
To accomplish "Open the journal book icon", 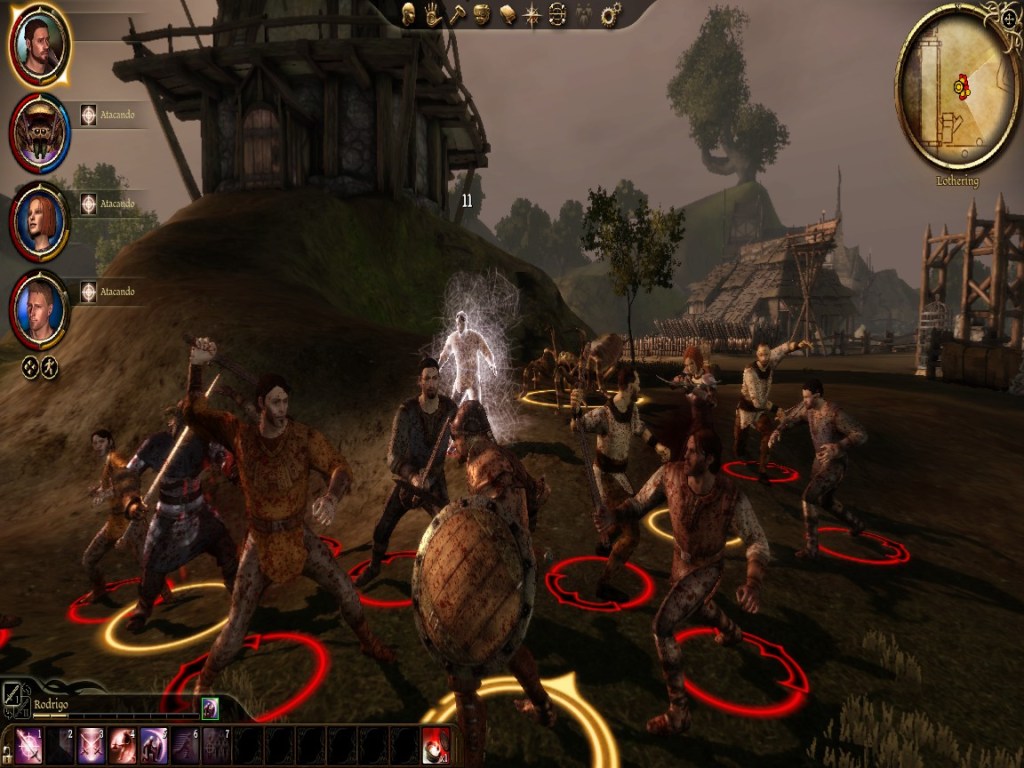I will 507,14.
